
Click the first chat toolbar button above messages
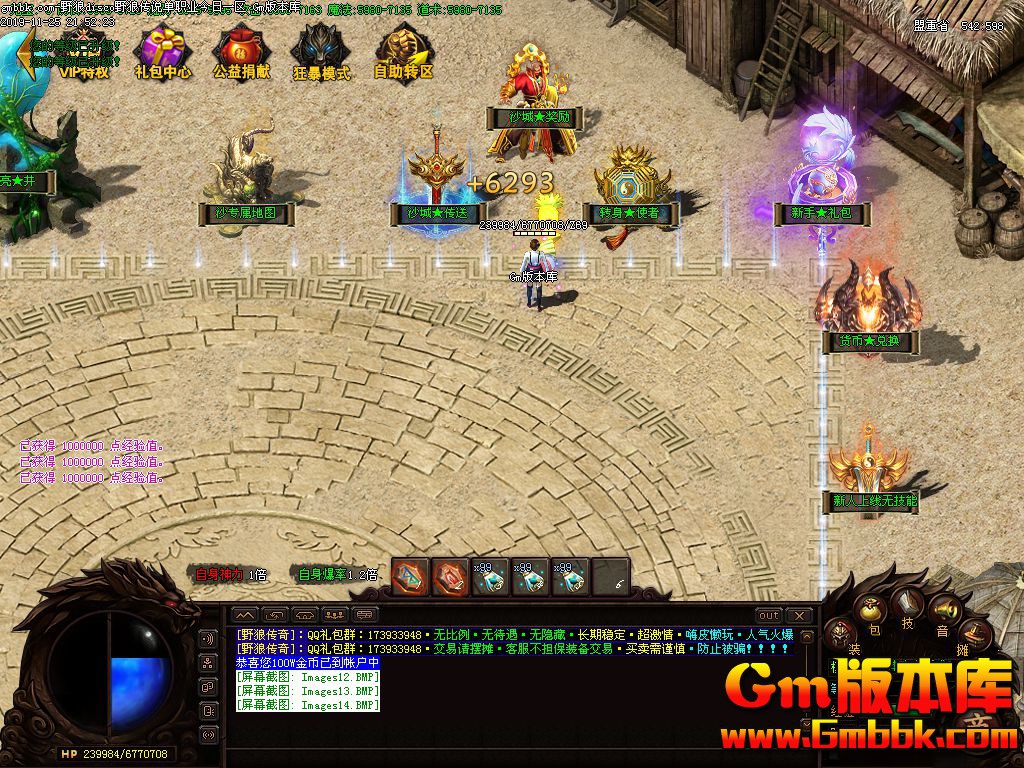(x=245, y=615)
